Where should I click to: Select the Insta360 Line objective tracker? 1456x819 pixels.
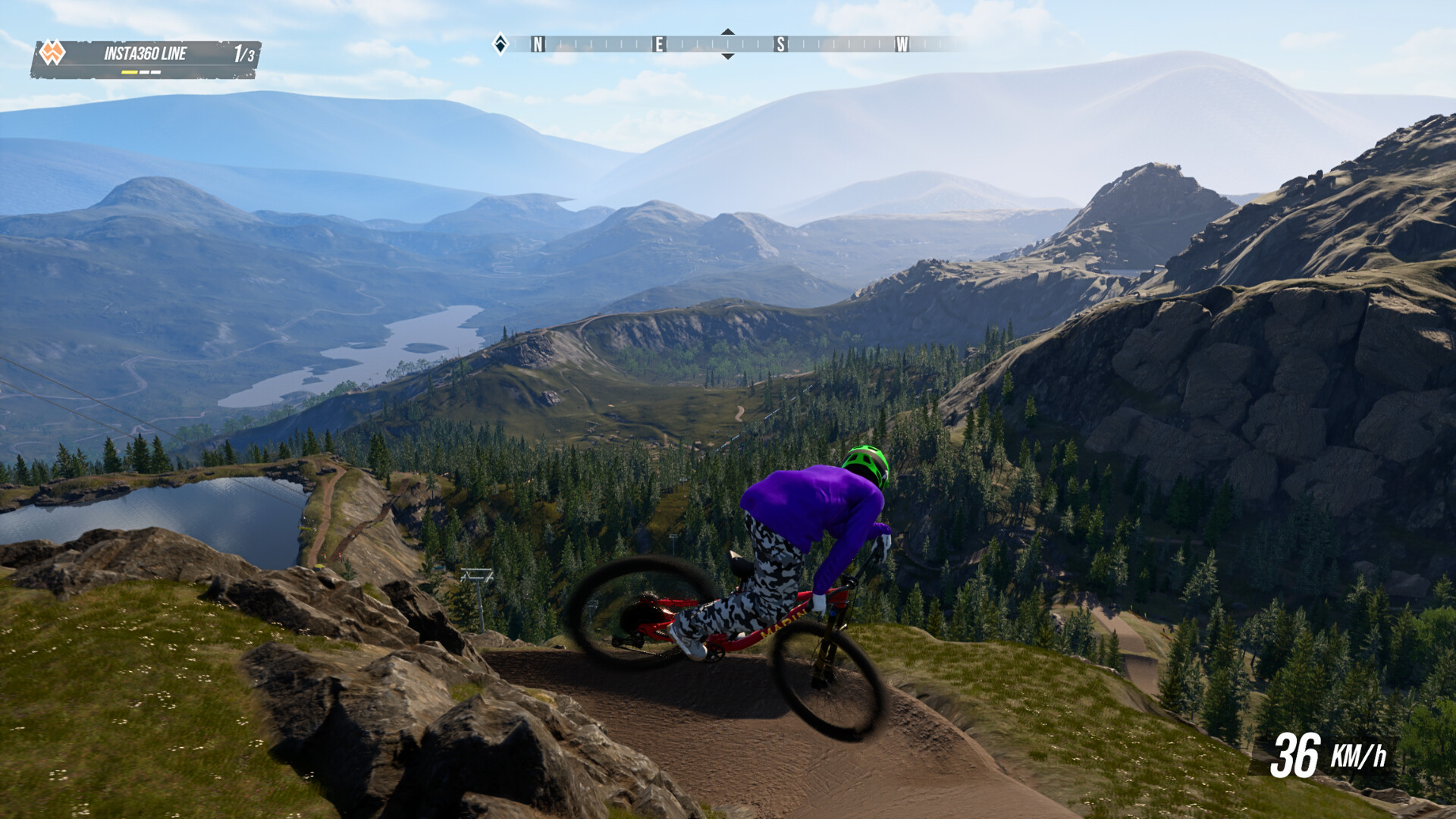146,58
